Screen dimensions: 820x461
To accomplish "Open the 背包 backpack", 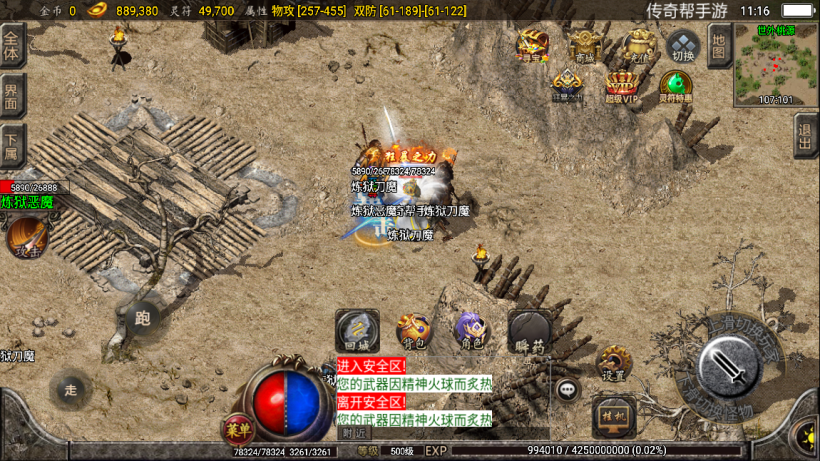I will [x=413, y=330].
